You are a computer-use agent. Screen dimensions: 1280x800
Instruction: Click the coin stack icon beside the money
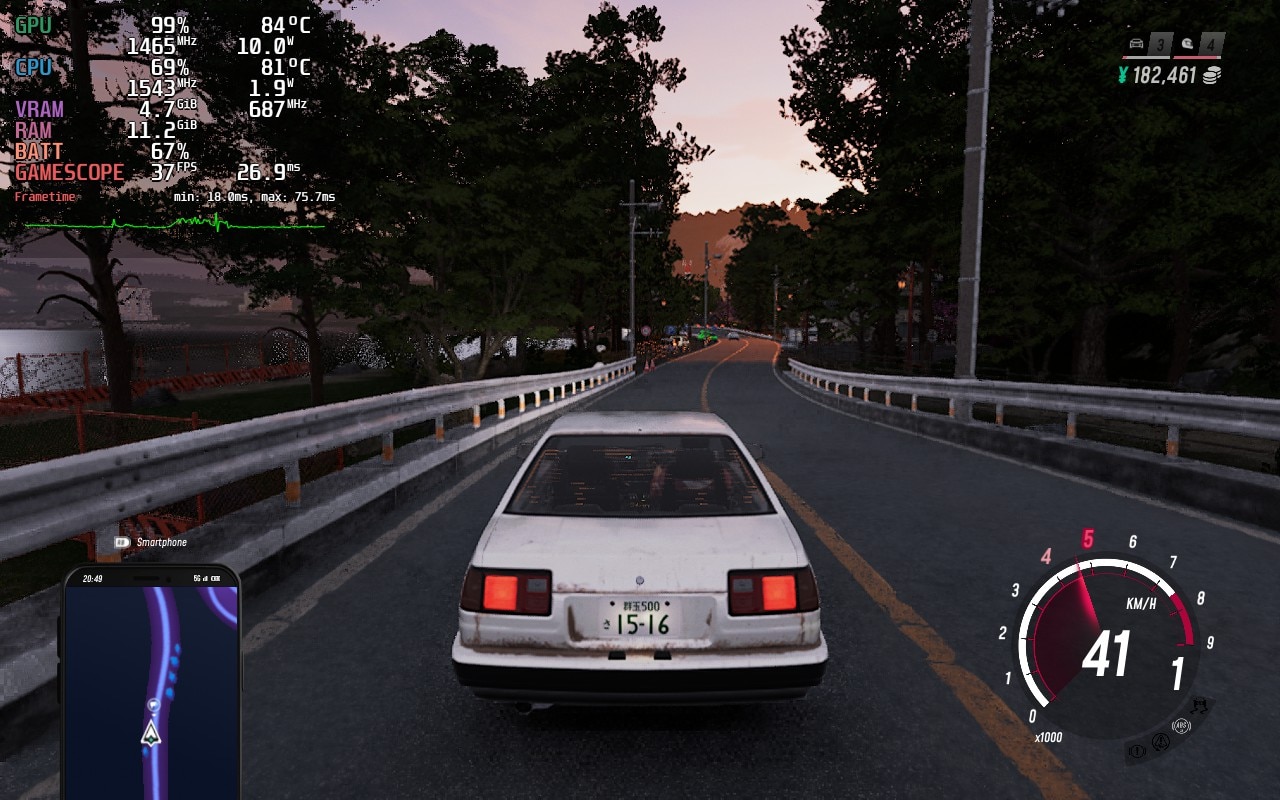coord(1212,75)
